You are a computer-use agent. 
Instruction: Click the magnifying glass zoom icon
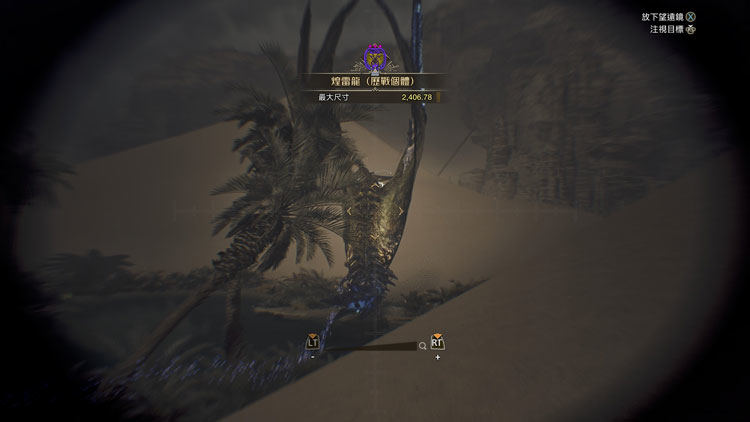click(x=423, y=346)
